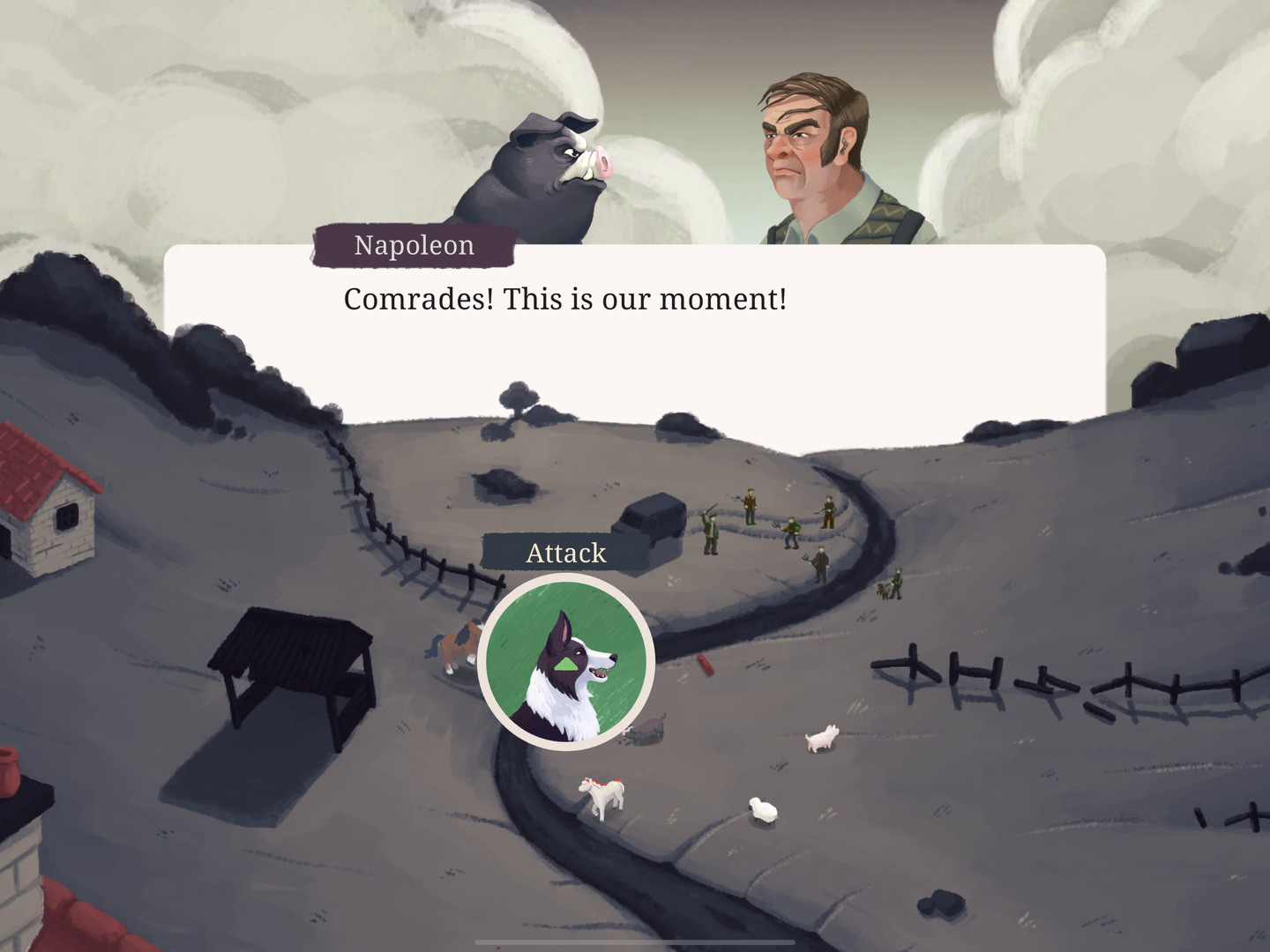Select the red object lying on the road
1270x952 pixels.
tap(706, 666)
